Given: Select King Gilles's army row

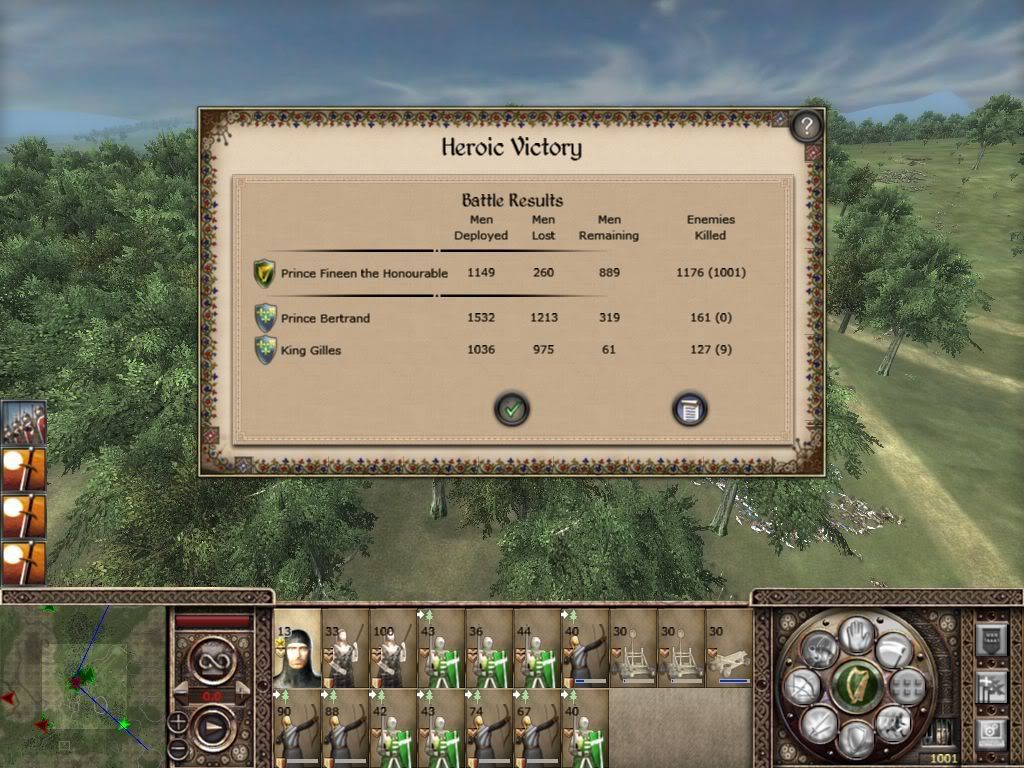Looking at the screenshot, I should pyautogui.click(x=311, y=350).
